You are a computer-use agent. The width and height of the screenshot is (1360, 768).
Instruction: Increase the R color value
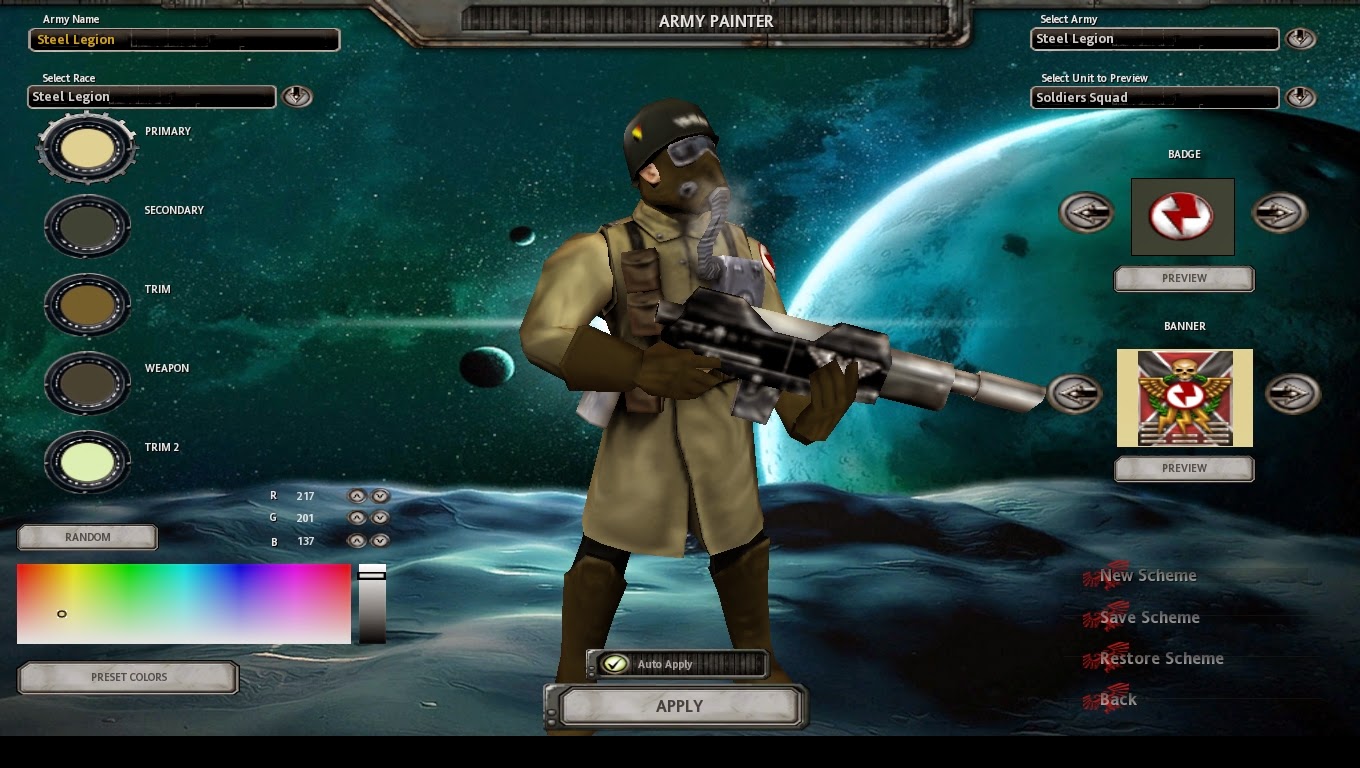click(358, 495)
